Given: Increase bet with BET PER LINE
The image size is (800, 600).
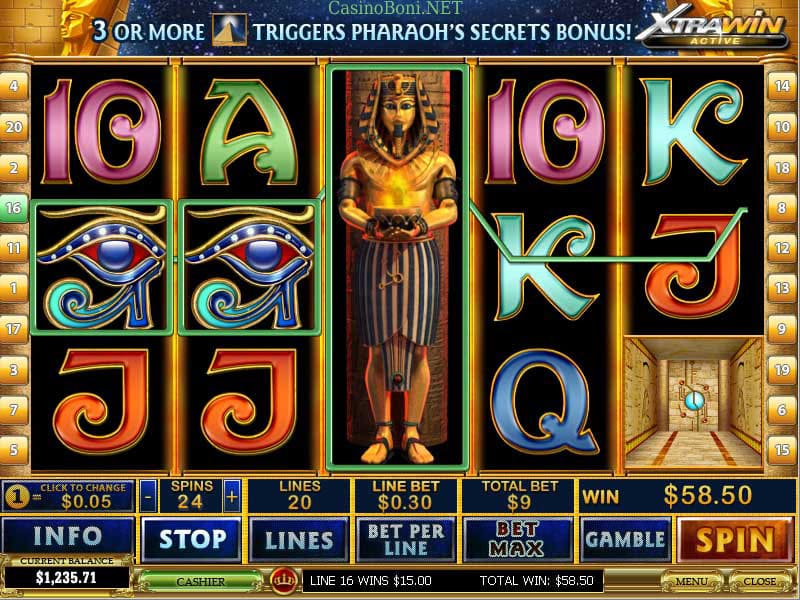Looking at the screenshot, I should (x=410, y=539).
